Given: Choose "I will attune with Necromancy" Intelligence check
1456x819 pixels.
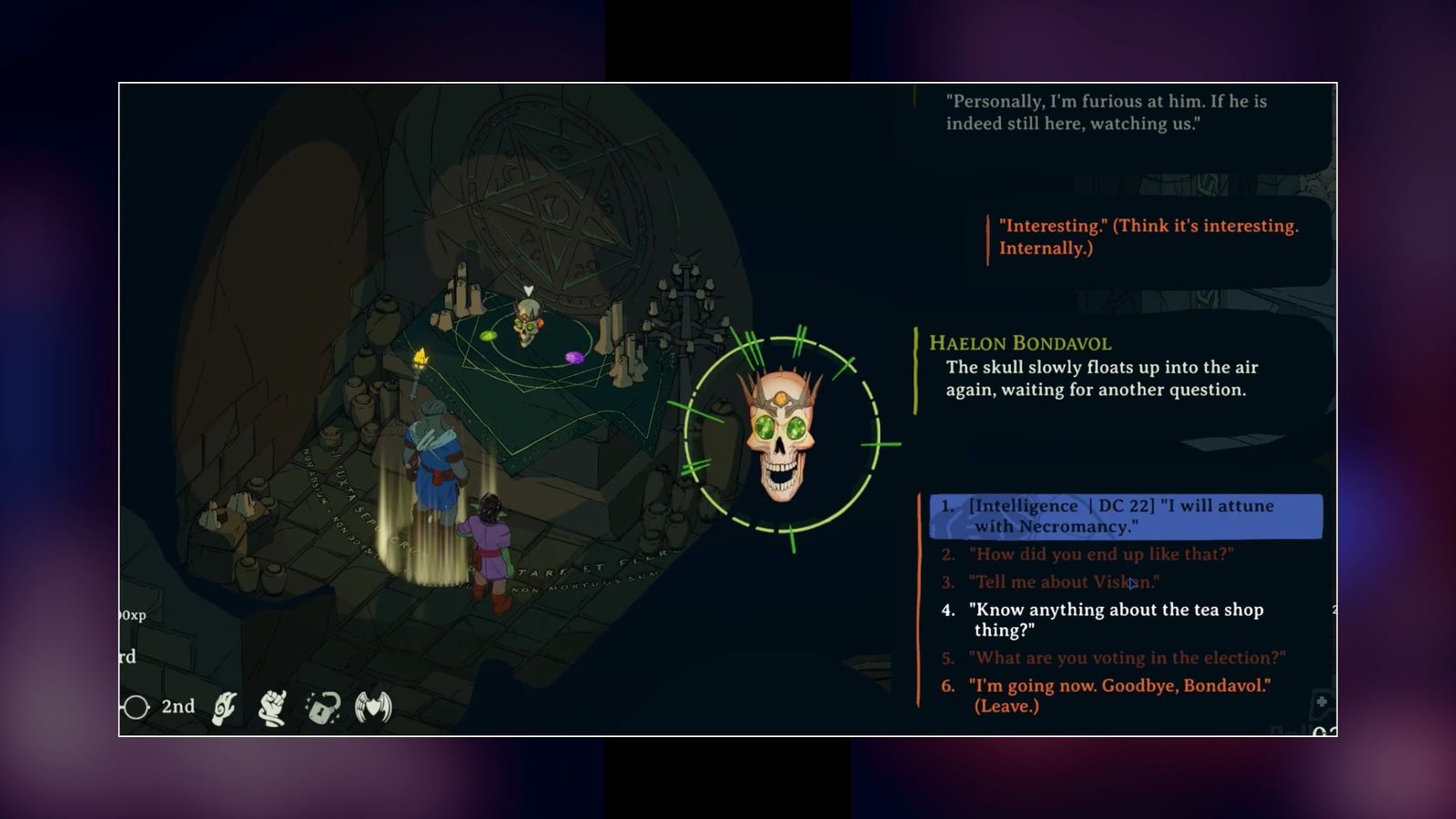Looking at the screenshot, I should click(x=1125, y=516).
